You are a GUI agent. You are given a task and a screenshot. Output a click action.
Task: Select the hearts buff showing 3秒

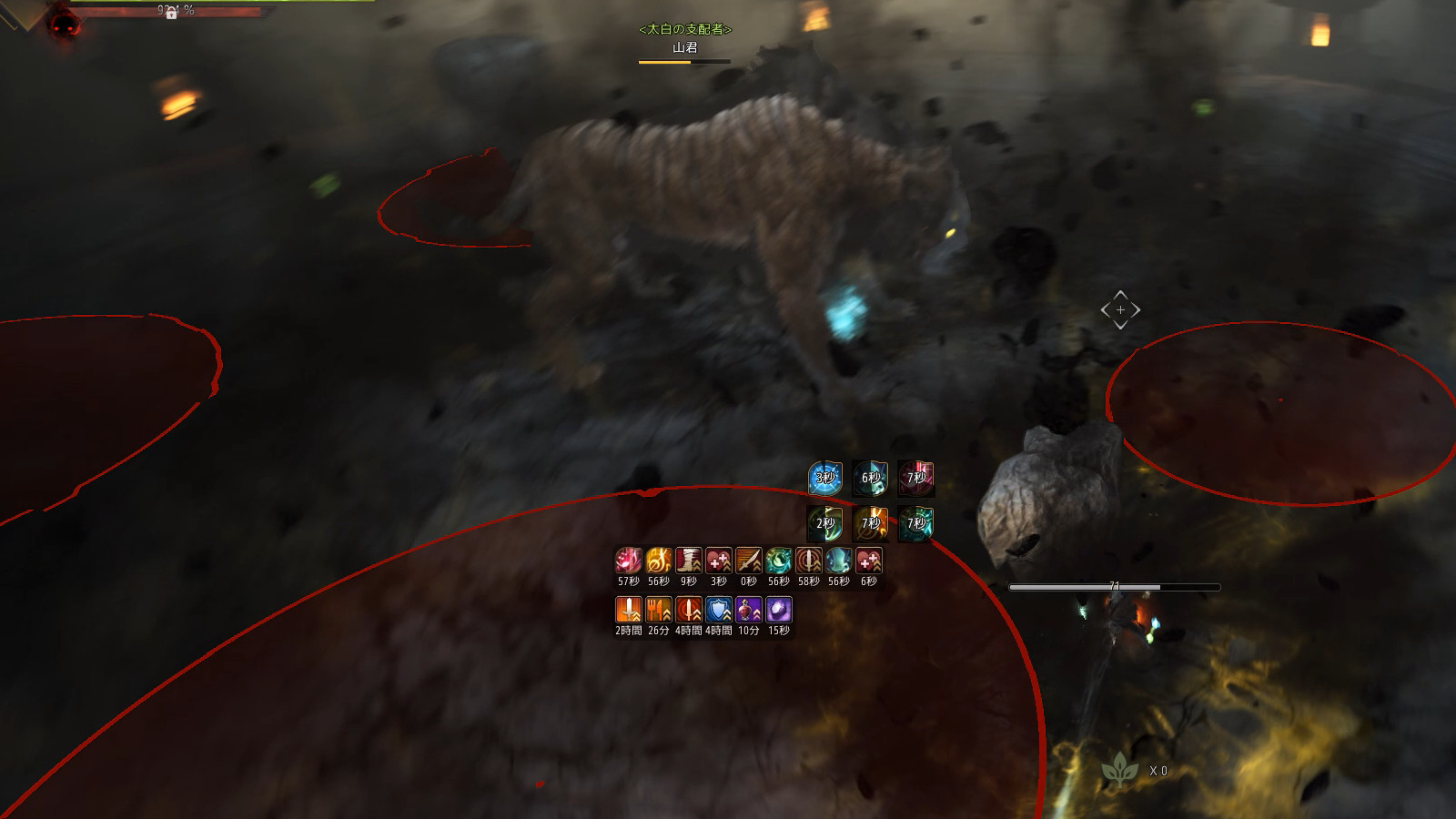[718, 561]
